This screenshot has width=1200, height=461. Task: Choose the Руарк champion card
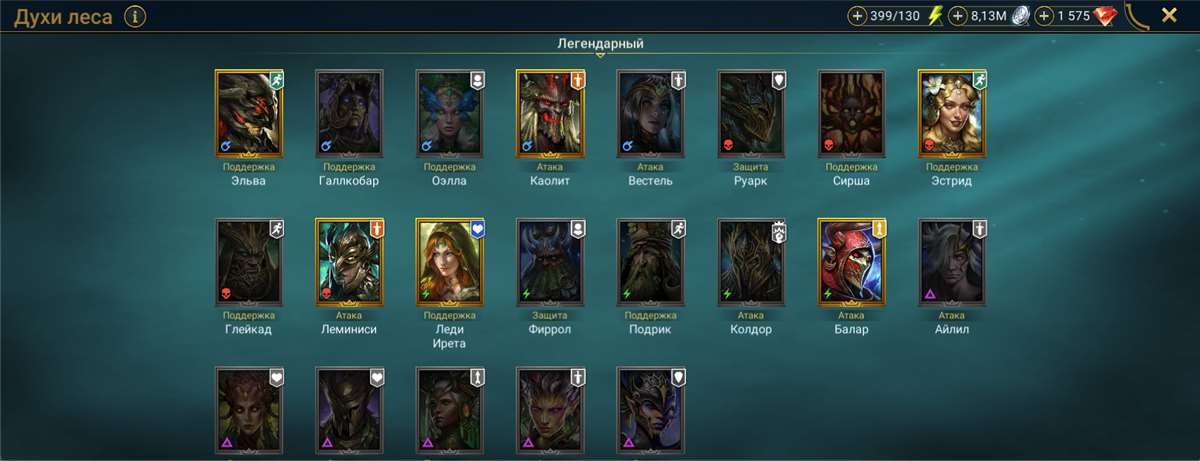pyautogui.click(x=751, y=113)
